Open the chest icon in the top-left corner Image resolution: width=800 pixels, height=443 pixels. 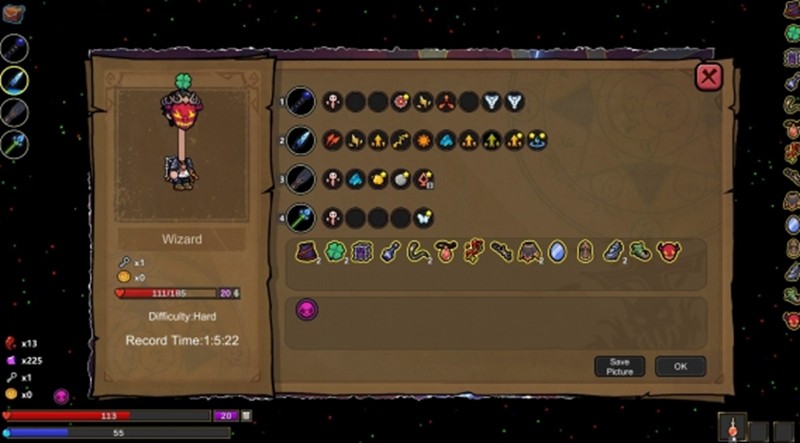click(13, 12)
